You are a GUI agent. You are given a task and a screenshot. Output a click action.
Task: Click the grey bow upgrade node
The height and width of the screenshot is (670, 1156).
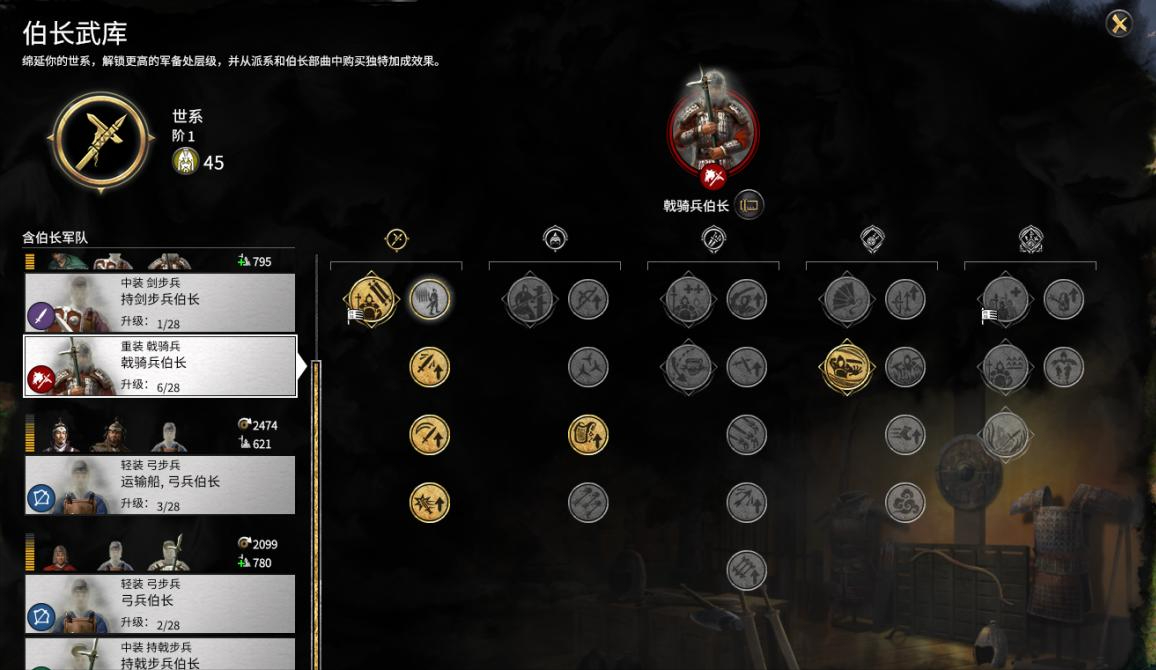(x=588, y=299)
